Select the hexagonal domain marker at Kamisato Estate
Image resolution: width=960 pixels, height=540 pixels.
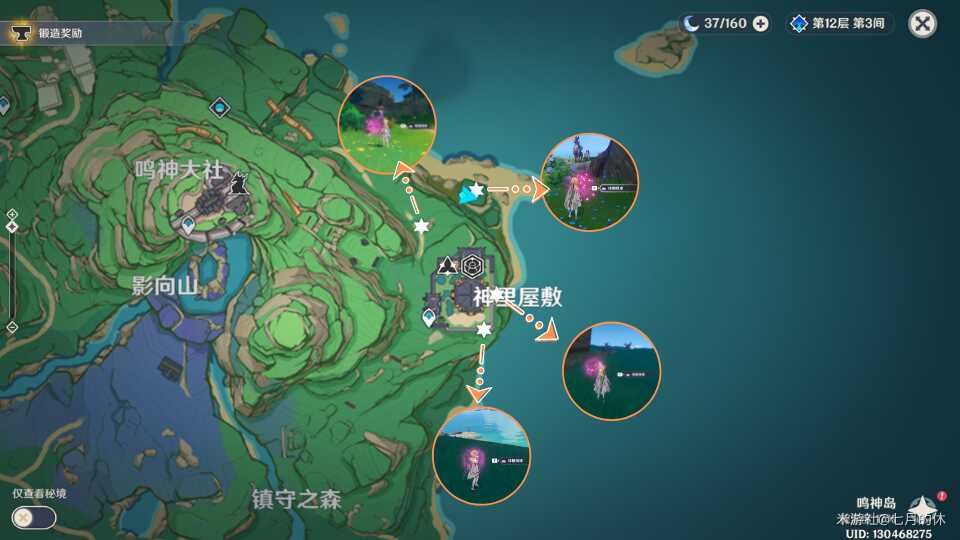click(472, 266)
